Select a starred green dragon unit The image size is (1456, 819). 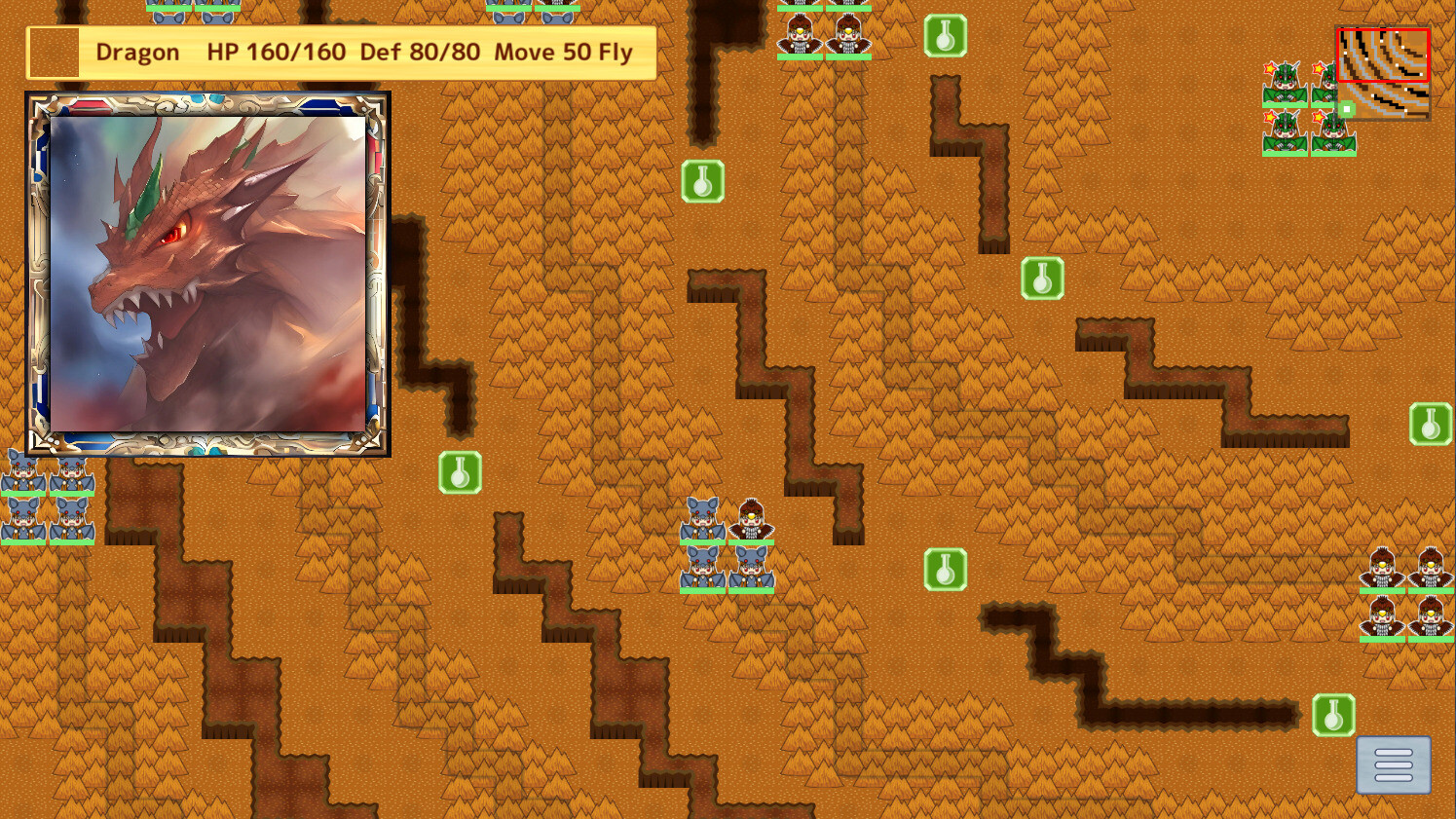tap(1286, 78)
